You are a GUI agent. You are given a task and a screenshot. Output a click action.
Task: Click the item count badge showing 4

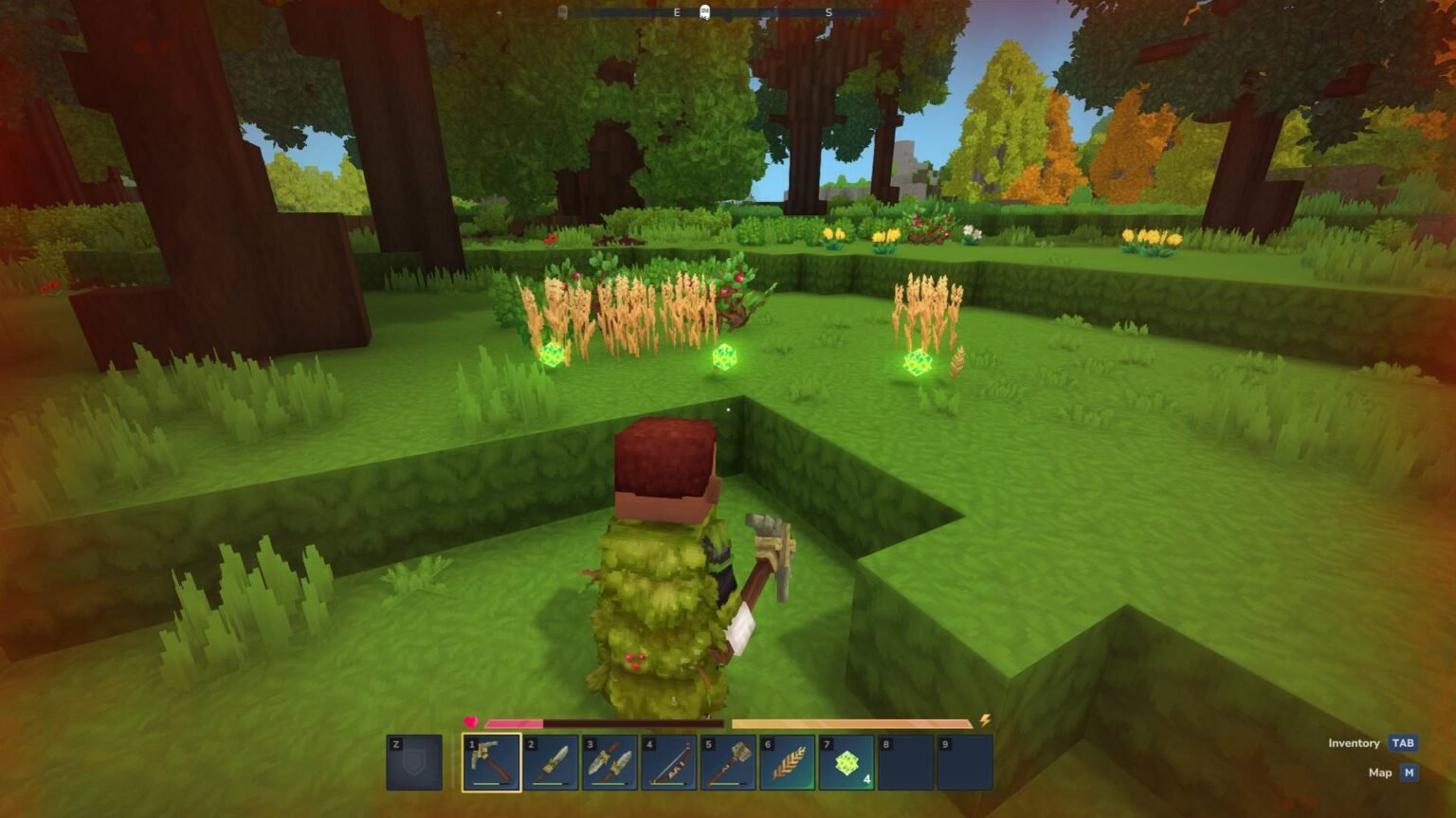pyautogui.click(x=865, y=777)
